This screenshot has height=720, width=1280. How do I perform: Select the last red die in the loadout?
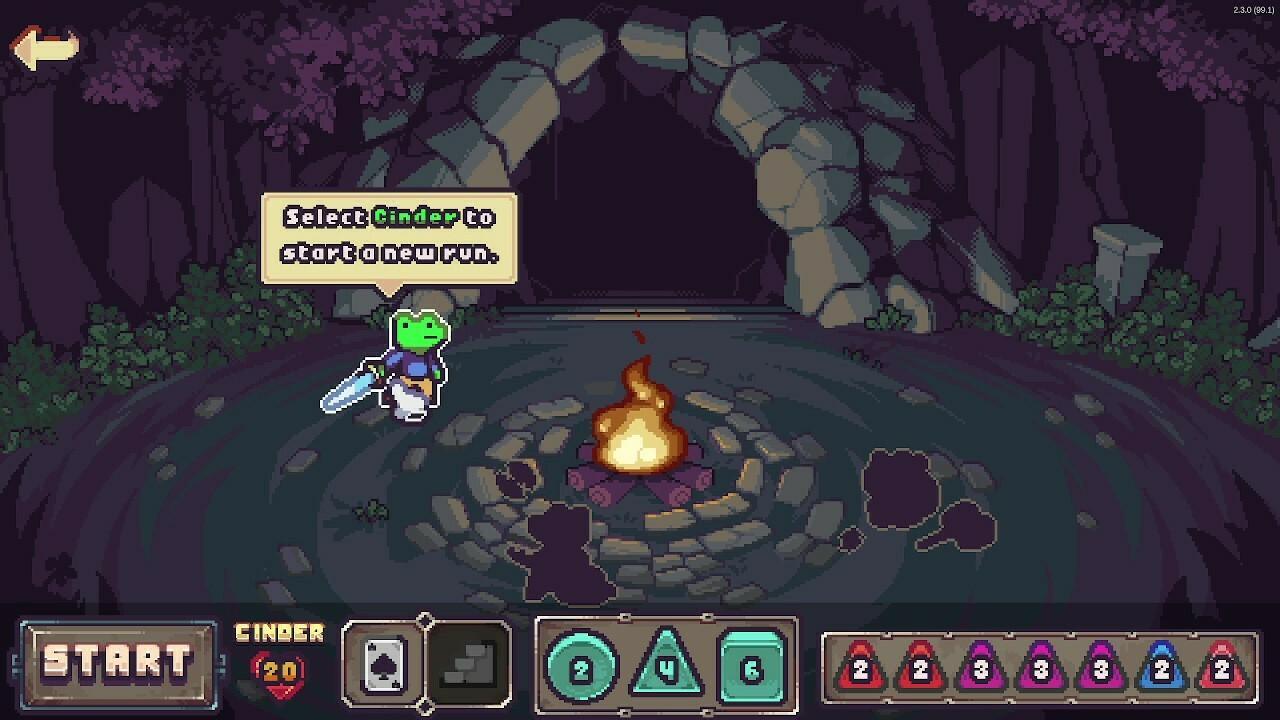[1221, 667]
